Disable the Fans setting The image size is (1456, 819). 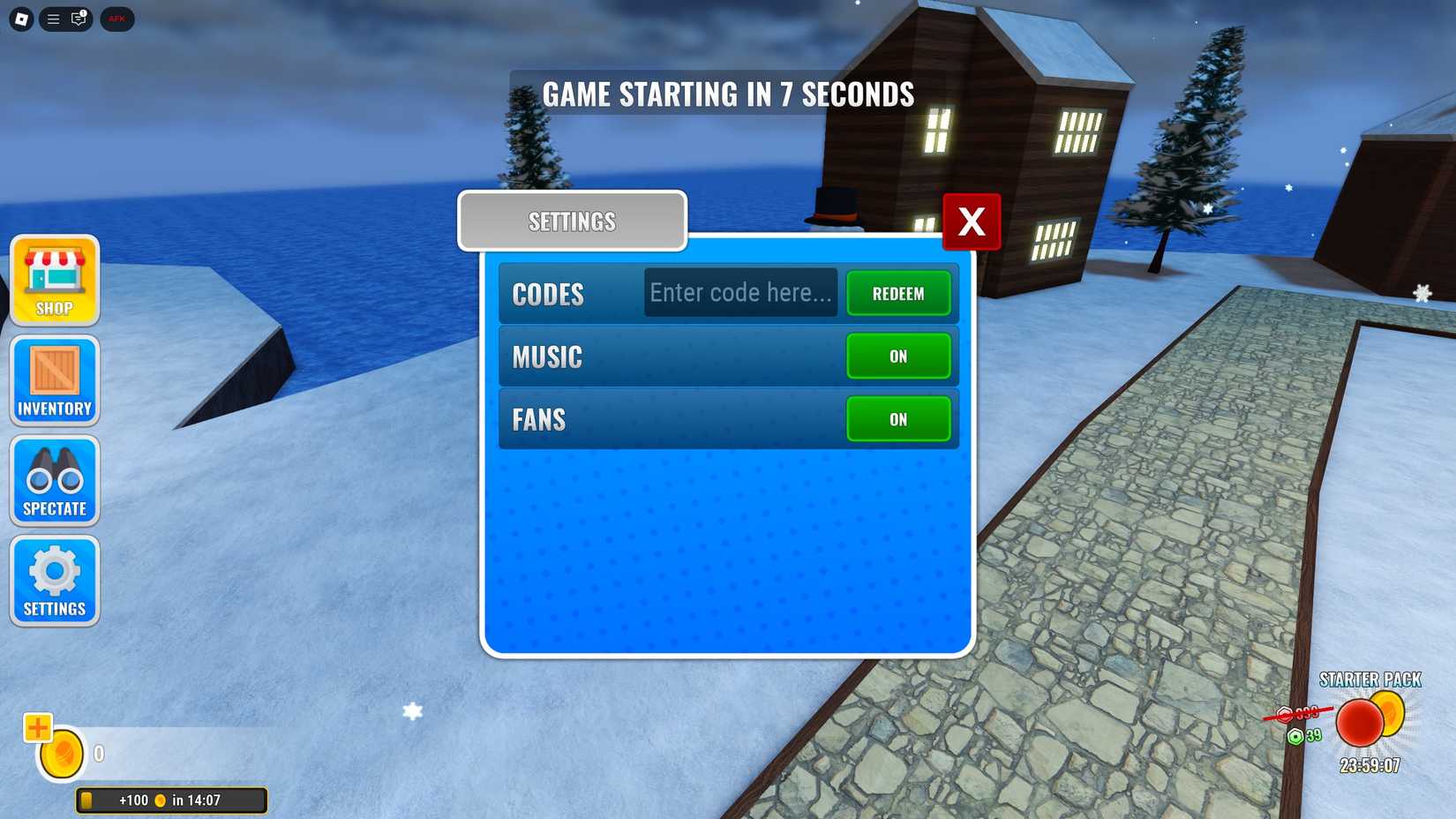coord(898,419)
